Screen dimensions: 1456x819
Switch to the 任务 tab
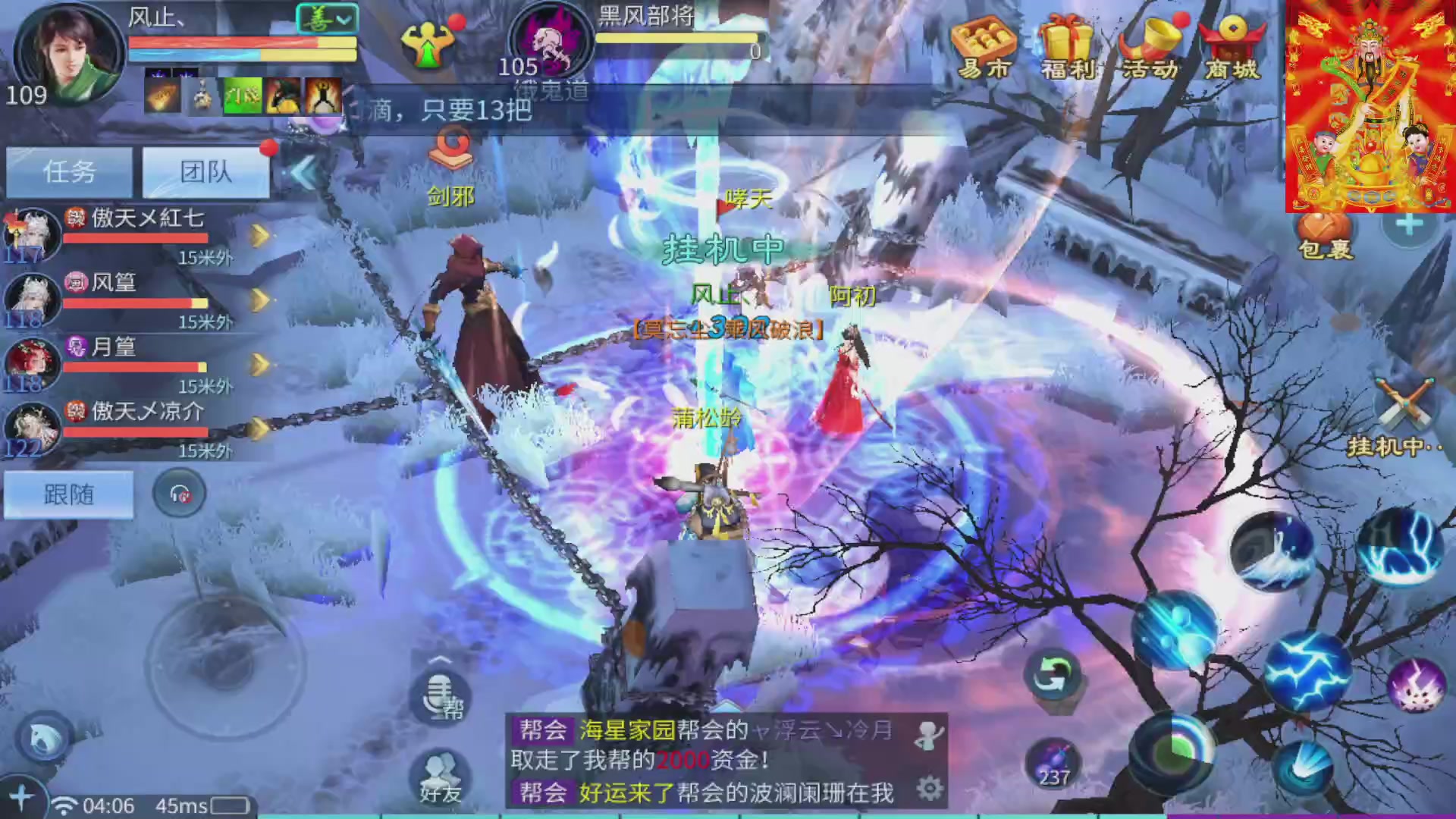tap(68, 172)
